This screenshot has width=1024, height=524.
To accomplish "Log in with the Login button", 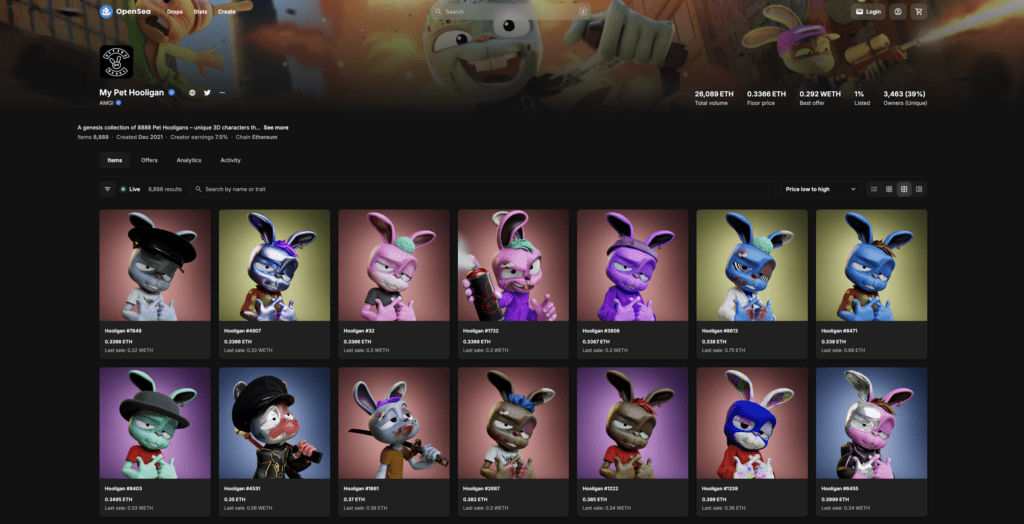I will (869, 12).
